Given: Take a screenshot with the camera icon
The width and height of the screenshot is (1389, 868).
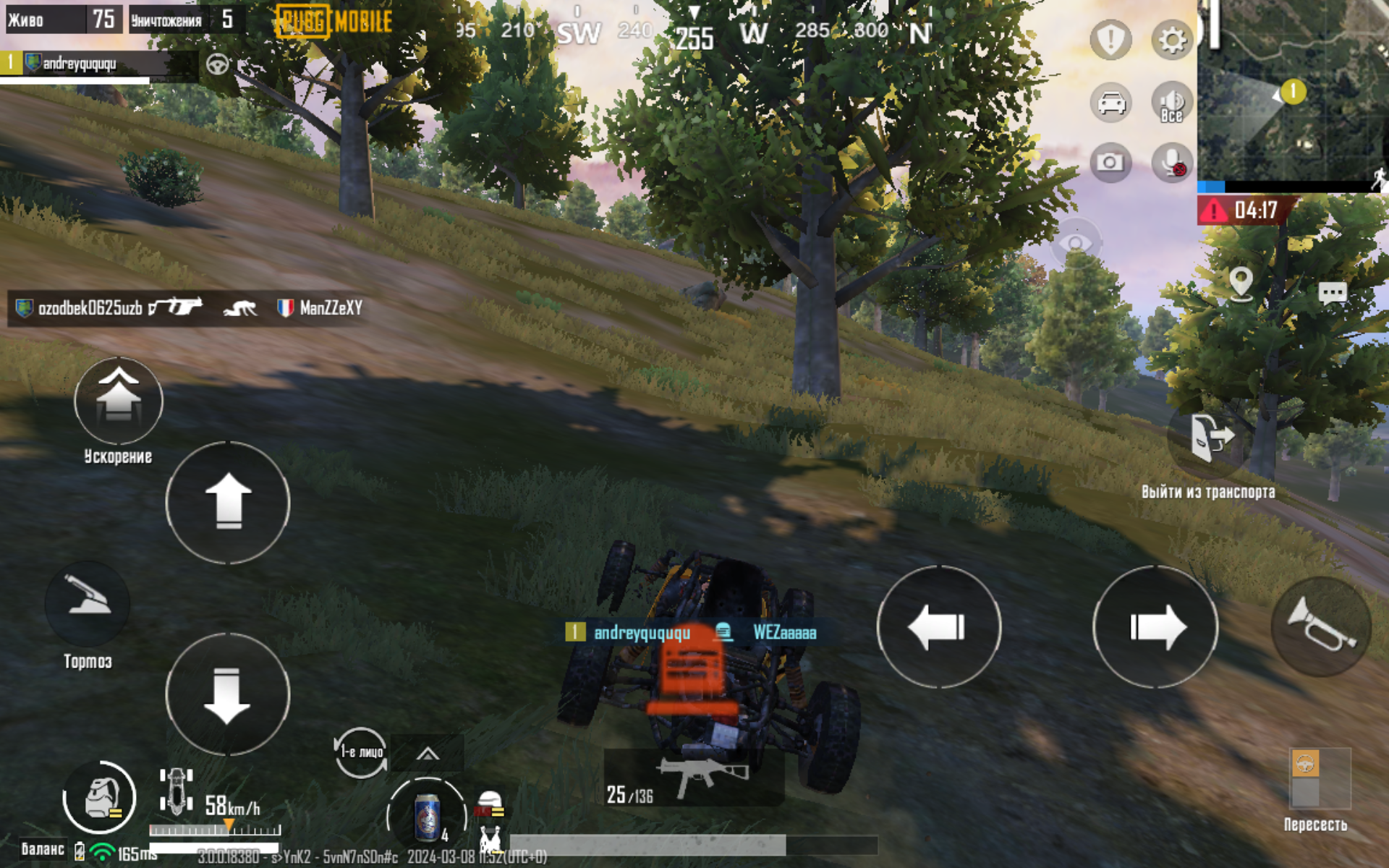Looking at the screenshot, I should point(1110,163).
